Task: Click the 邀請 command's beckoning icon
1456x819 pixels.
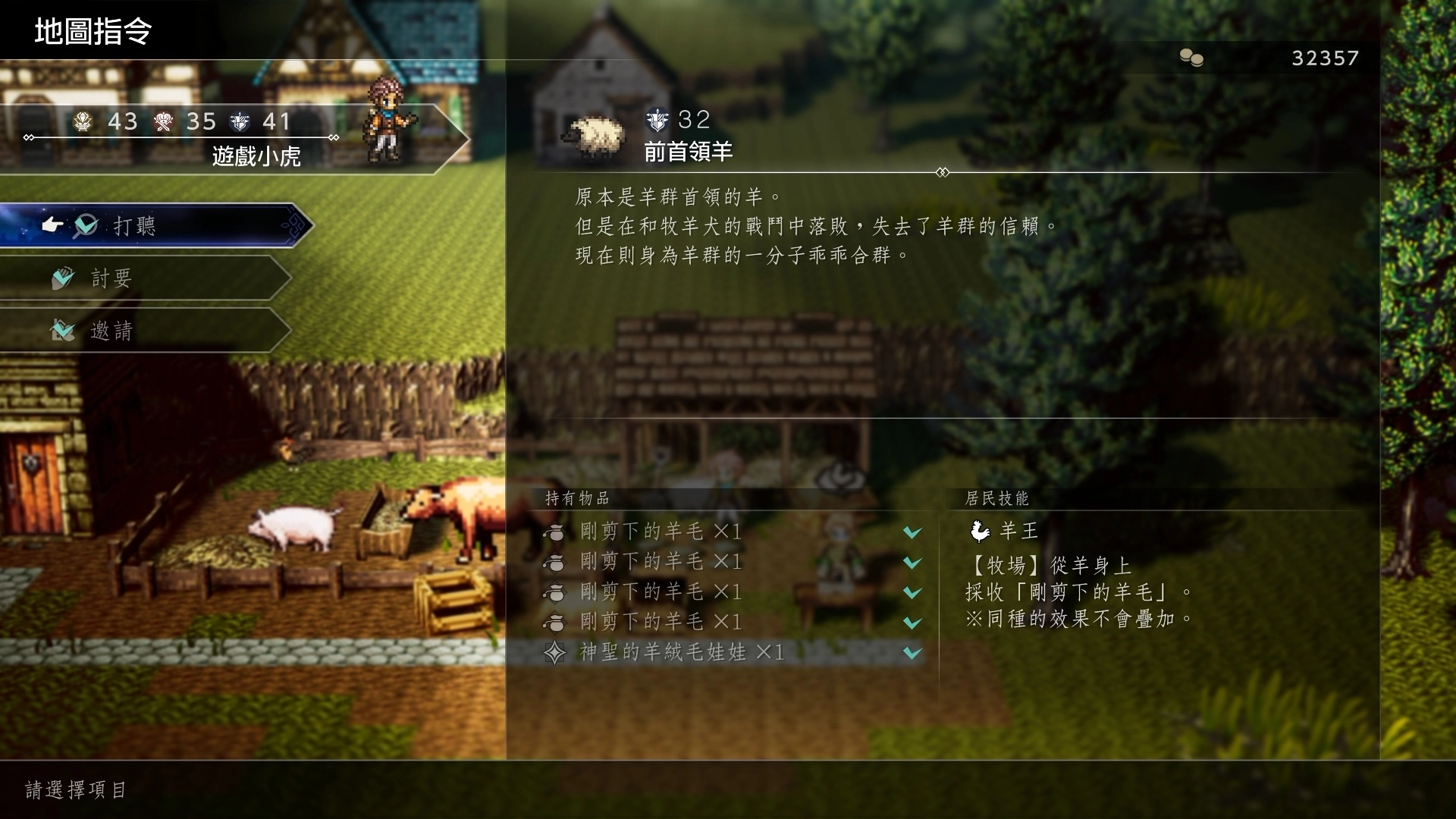Action: [63, 330]
